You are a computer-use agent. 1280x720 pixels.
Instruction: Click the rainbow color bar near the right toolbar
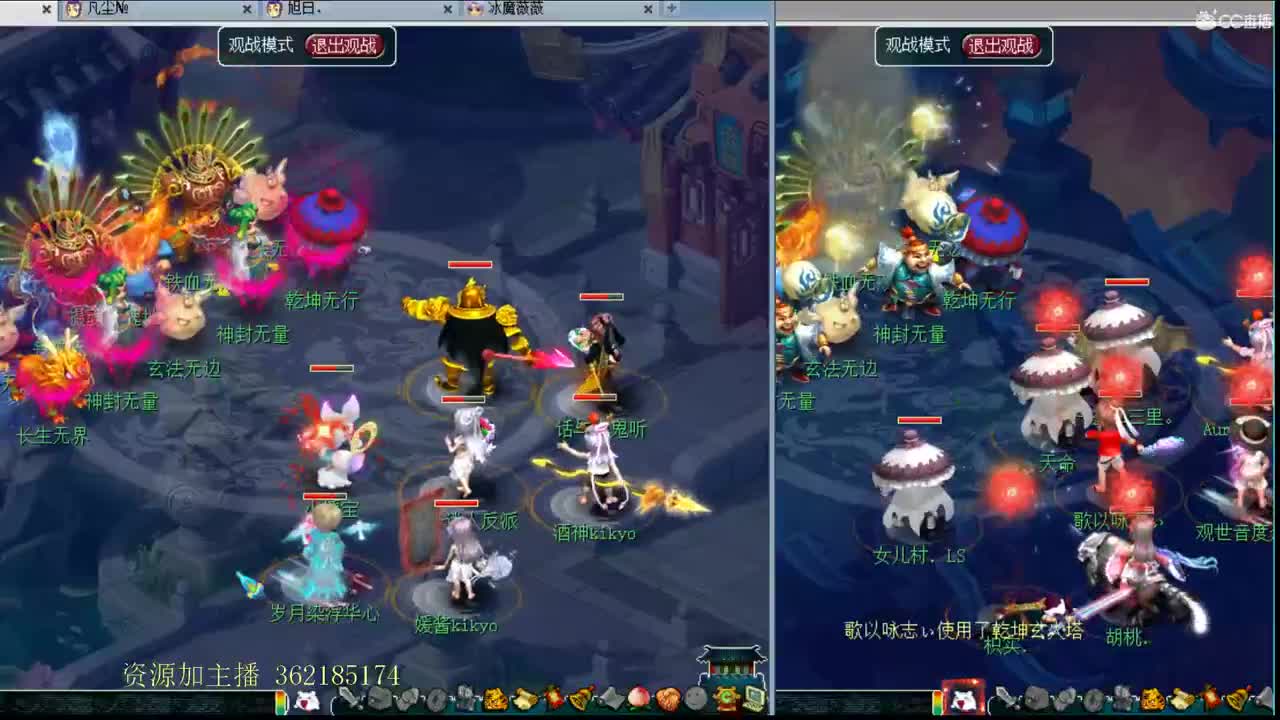coord(937,700)
